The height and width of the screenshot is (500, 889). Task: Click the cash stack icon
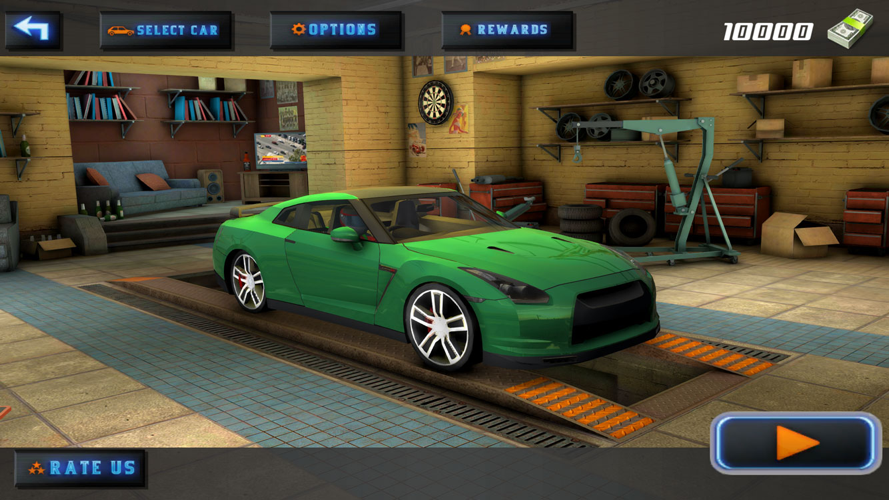pos(850,28)
